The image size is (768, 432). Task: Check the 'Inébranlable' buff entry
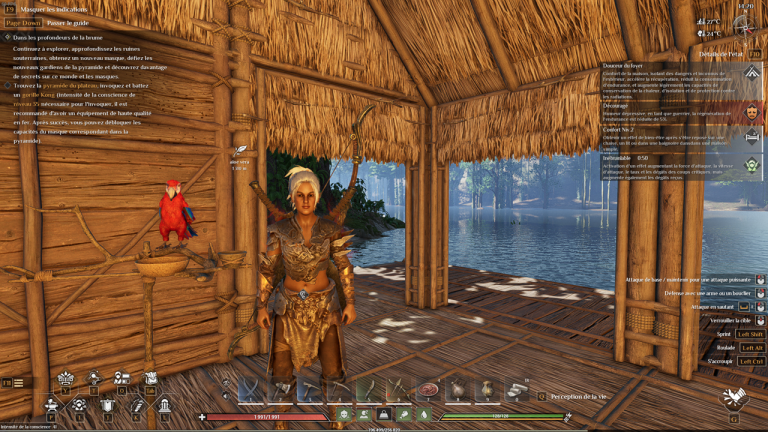point(751,165)
